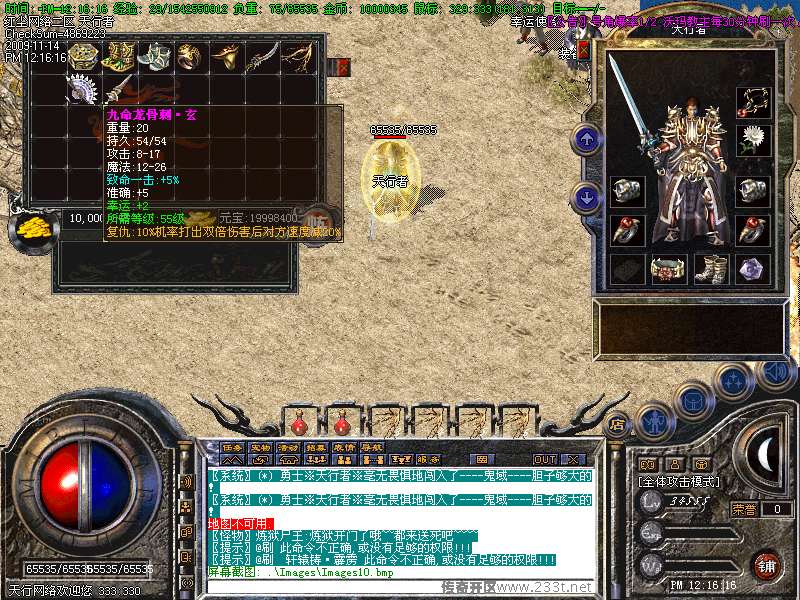Open the round 铺 stall button
Screen dimensions: 800x600
766,564
